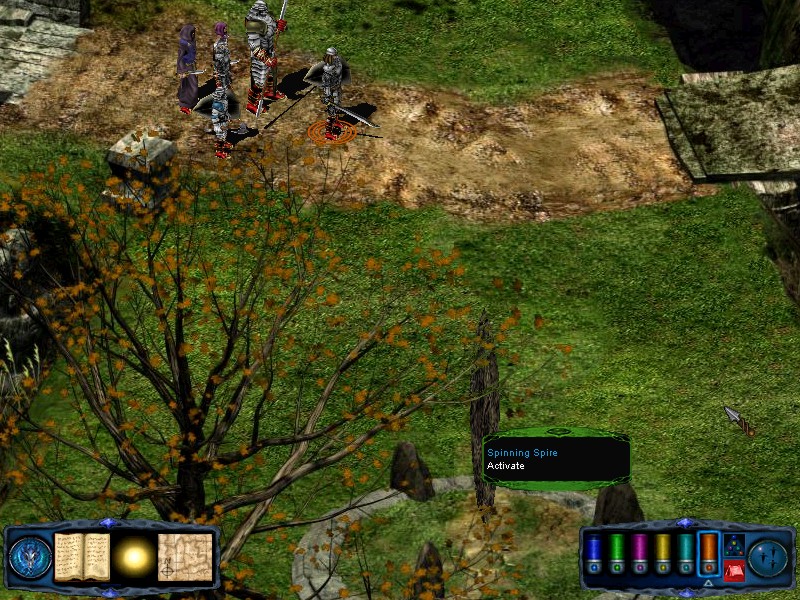
Task: Open the colored-dots formation triangle icon
Action: 733,544
